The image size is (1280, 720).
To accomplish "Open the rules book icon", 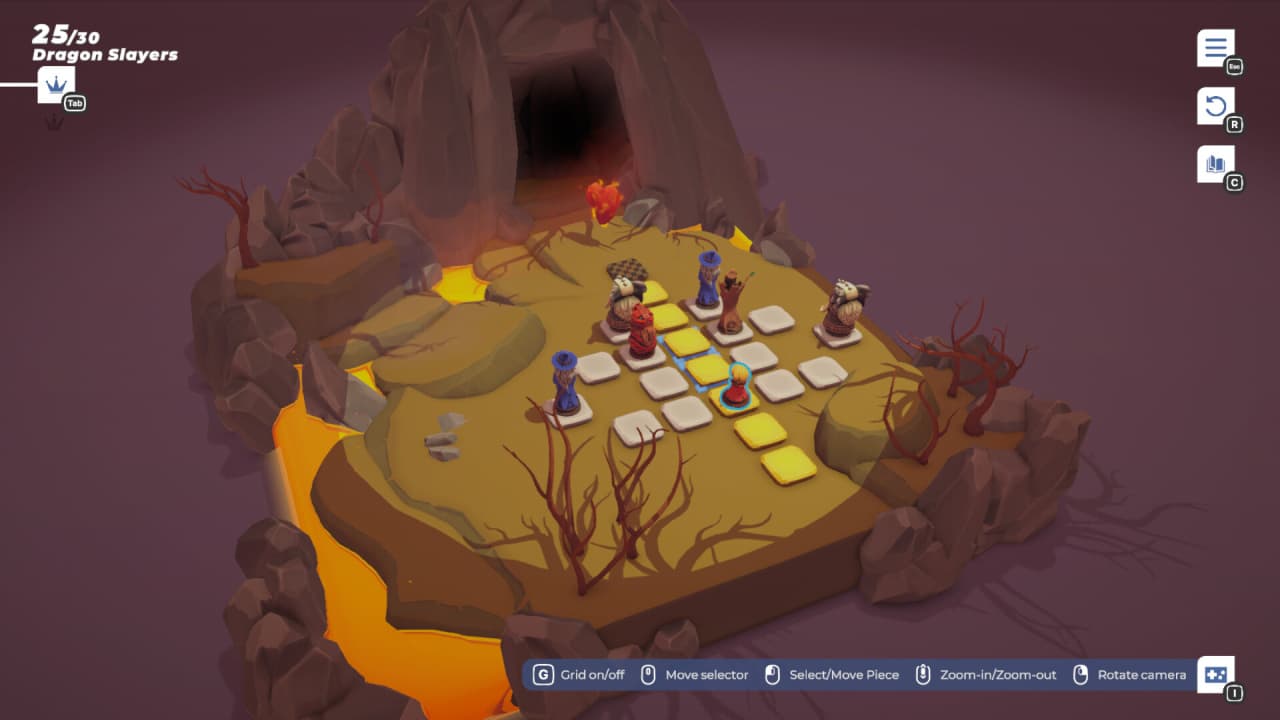I will pyautogui.click(x=1215, y=164).
